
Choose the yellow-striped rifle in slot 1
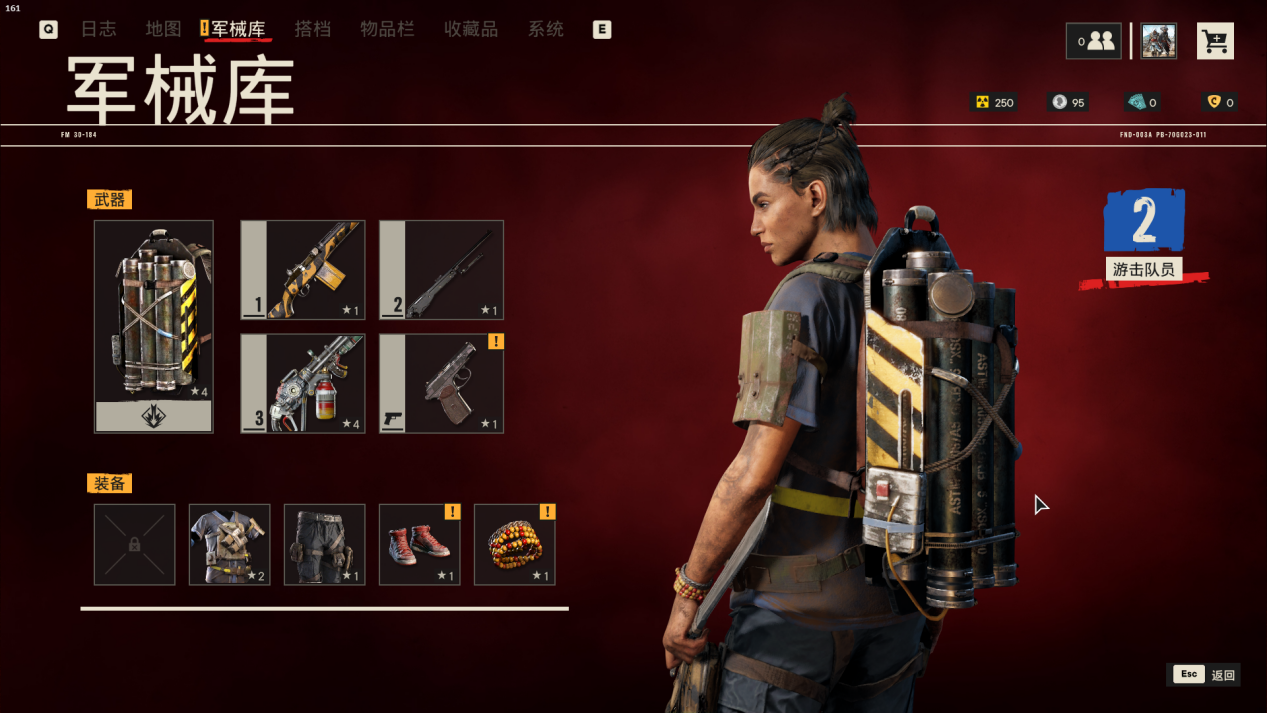pos(303,270)
